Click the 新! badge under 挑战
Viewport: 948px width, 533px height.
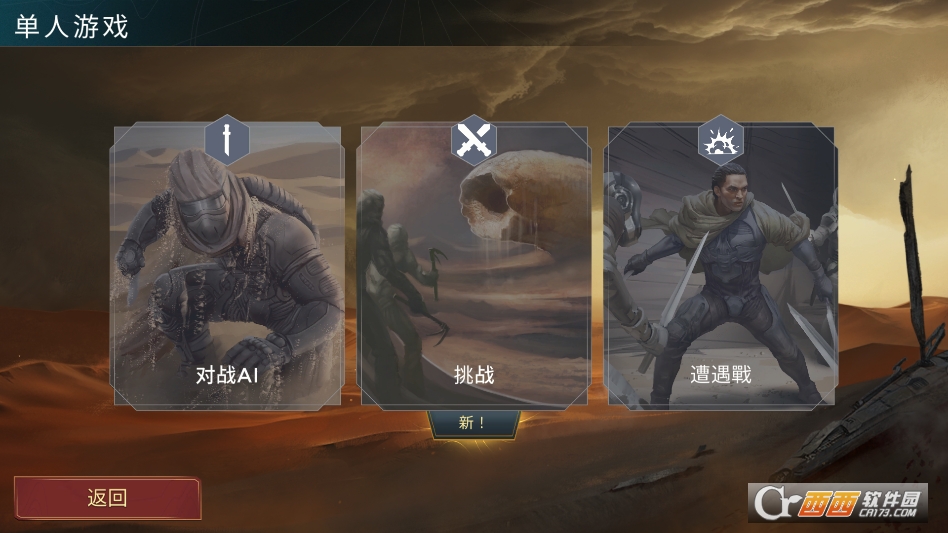pos(474,423)
